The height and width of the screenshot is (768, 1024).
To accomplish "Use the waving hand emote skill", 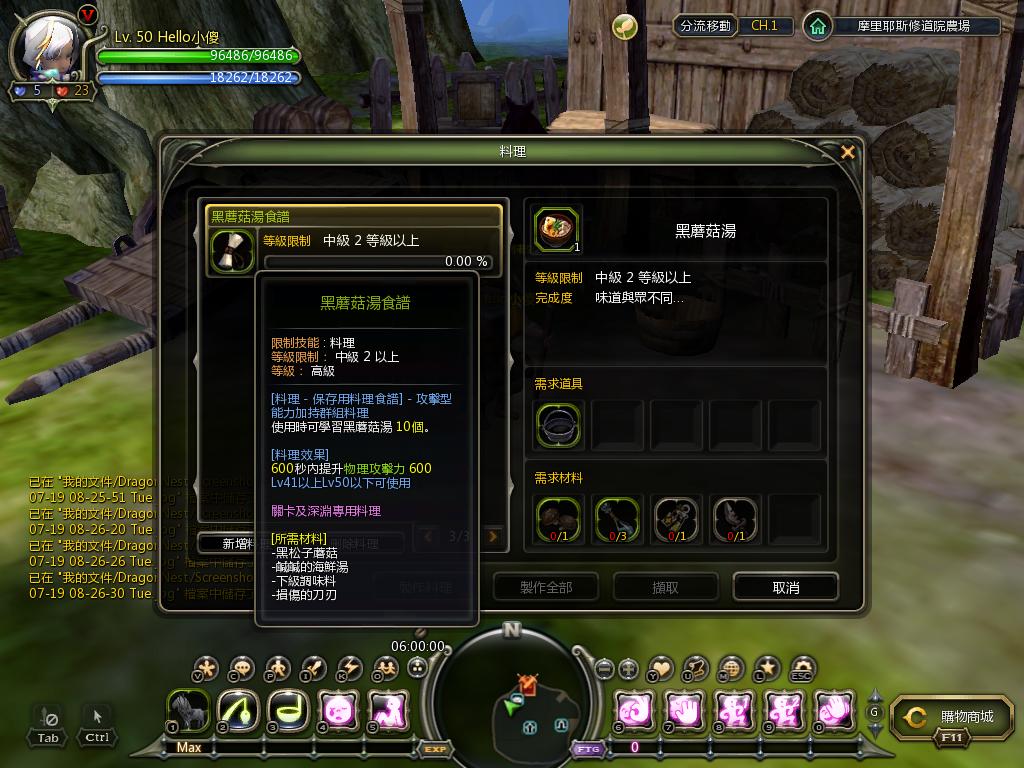I will click(x=835, y=711).
